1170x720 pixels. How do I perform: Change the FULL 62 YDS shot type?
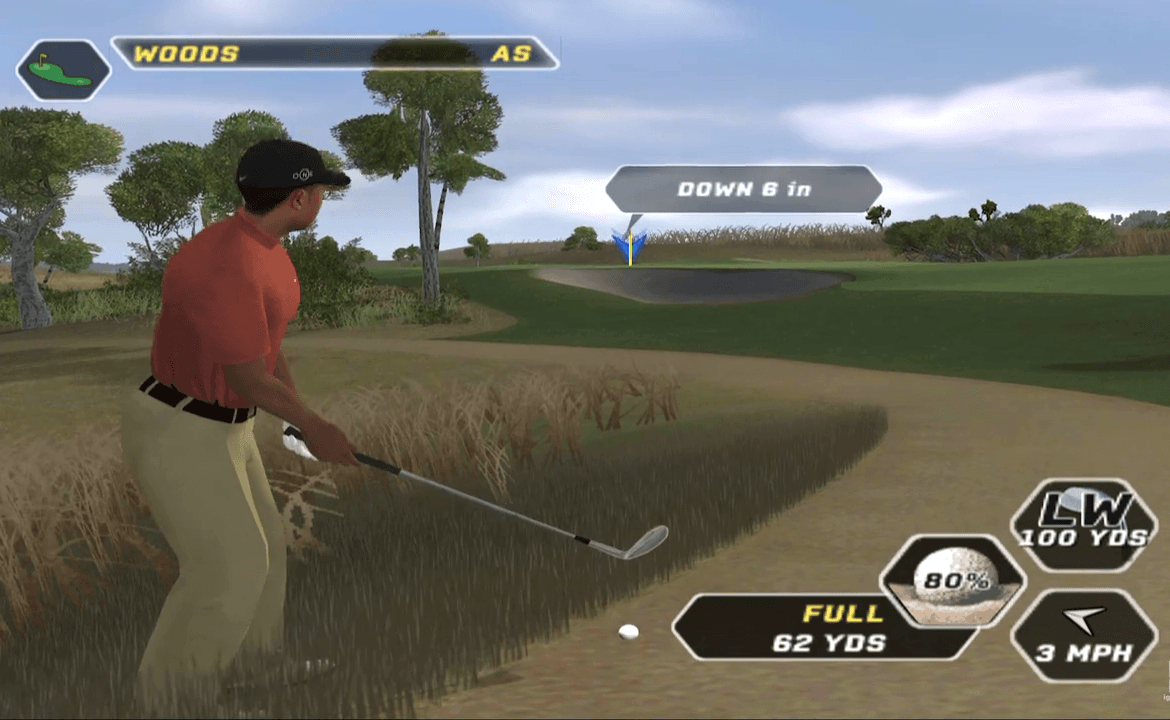tap(827, 627)
